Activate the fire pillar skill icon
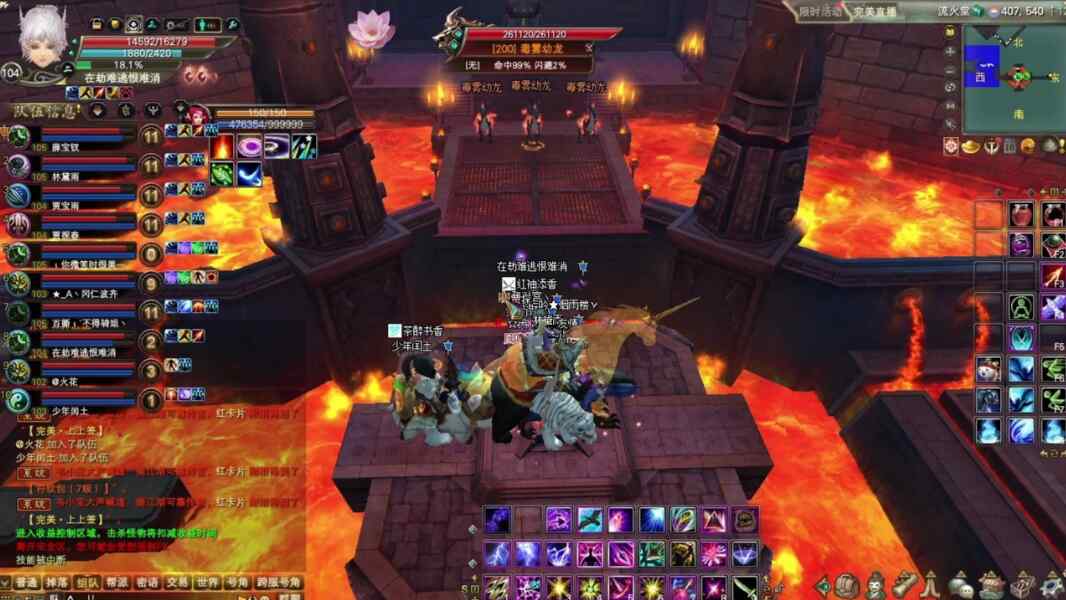The height and width of the screenshot is (600, 1066). pyautogui.click(x=222, y=147)
